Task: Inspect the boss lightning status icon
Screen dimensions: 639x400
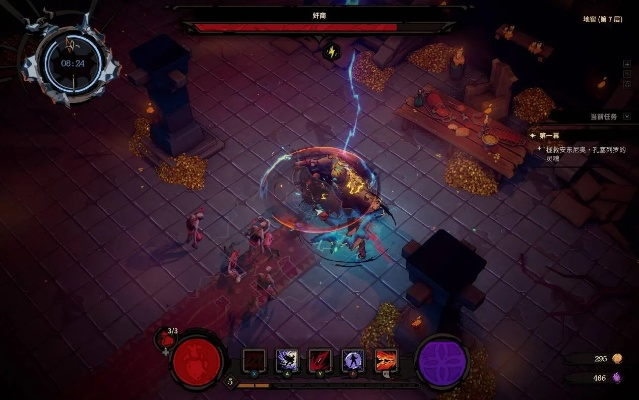Action: click(x=333, y=51)
